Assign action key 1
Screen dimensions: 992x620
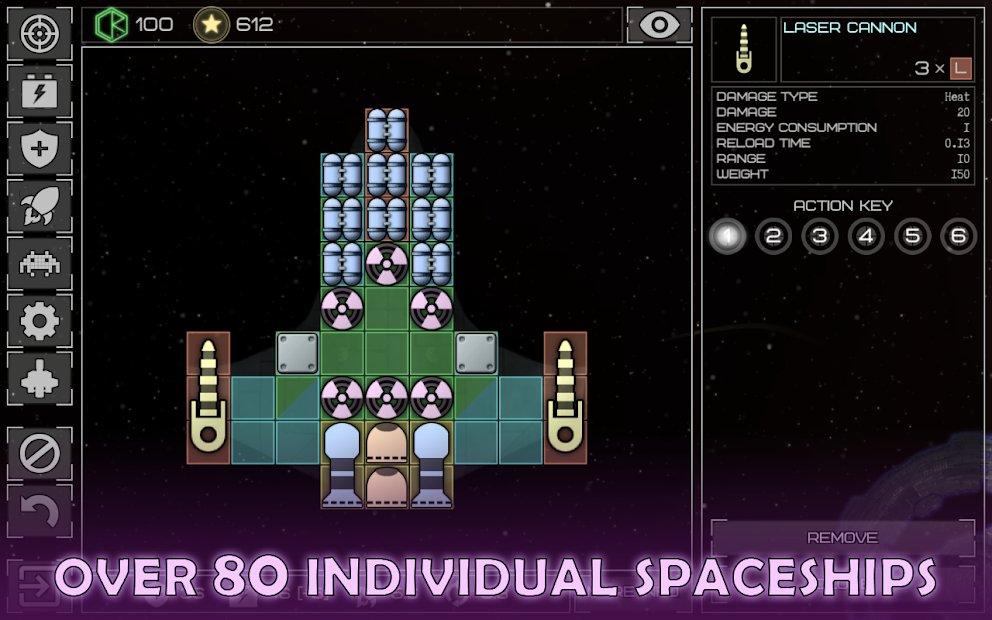(728, 237)
